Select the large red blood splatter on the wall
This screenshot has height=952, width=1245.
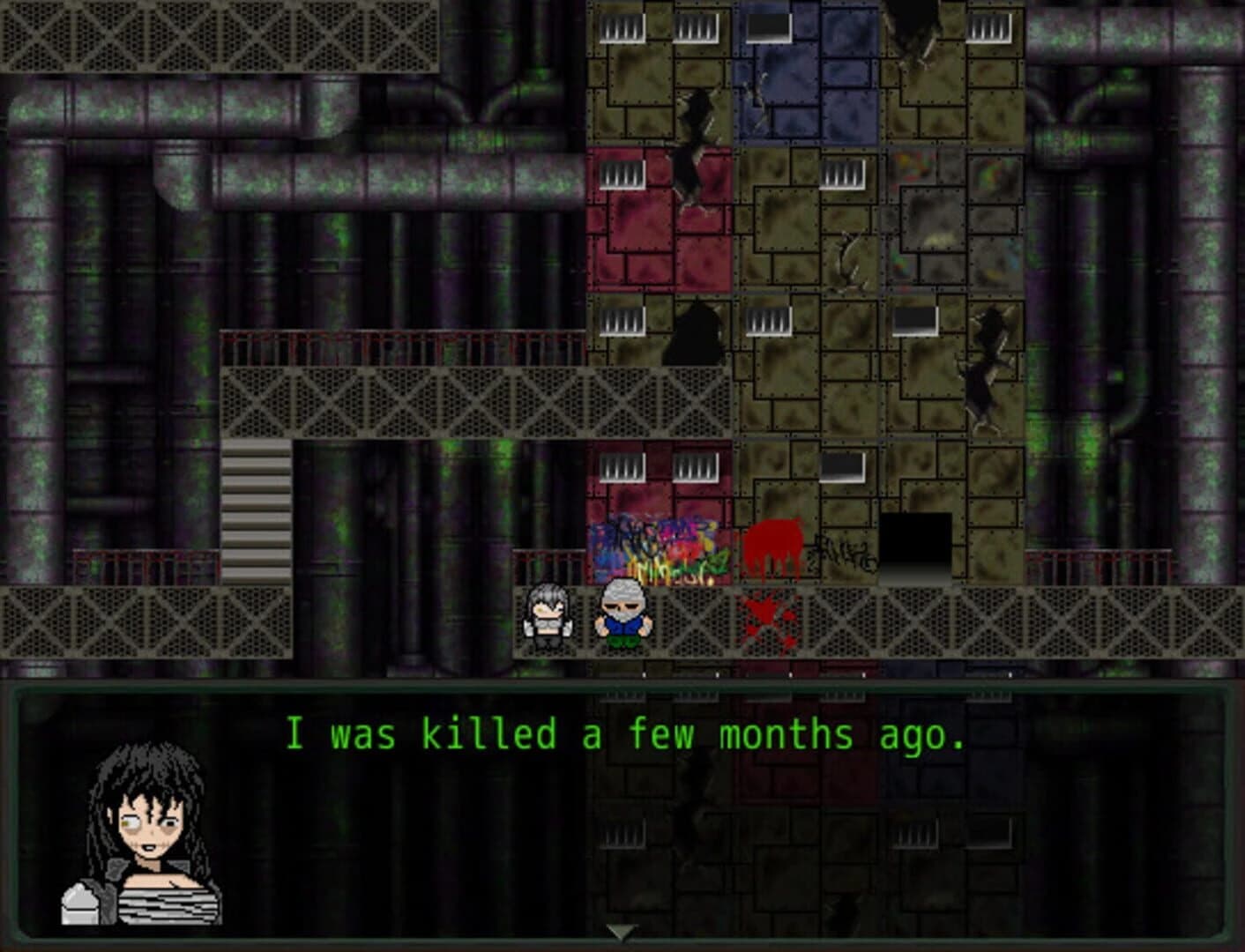coord(776,542)
